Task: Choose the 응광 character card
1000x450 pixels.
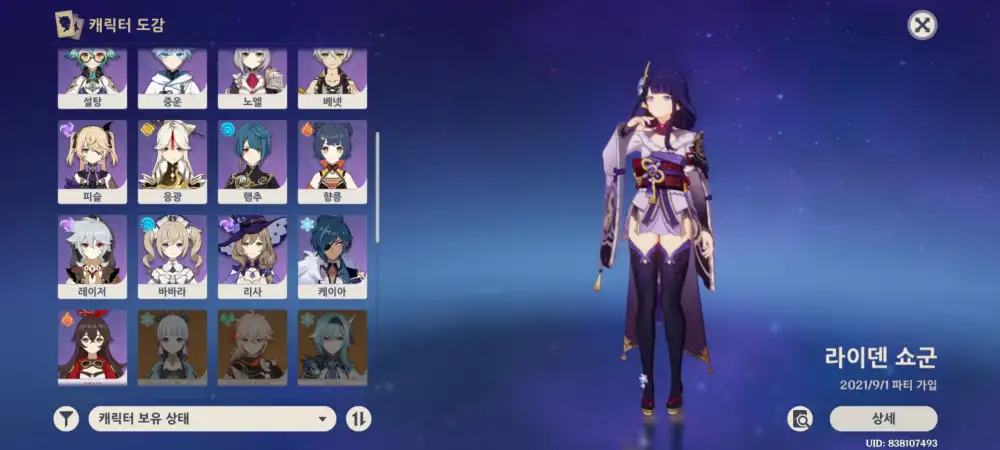Action: (x=172, y=161)
